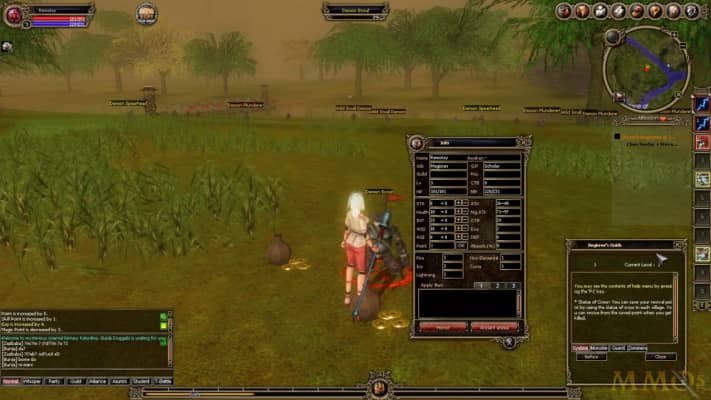Select the Normal chat tab
711x400 pixels.
tap(10, 381)
